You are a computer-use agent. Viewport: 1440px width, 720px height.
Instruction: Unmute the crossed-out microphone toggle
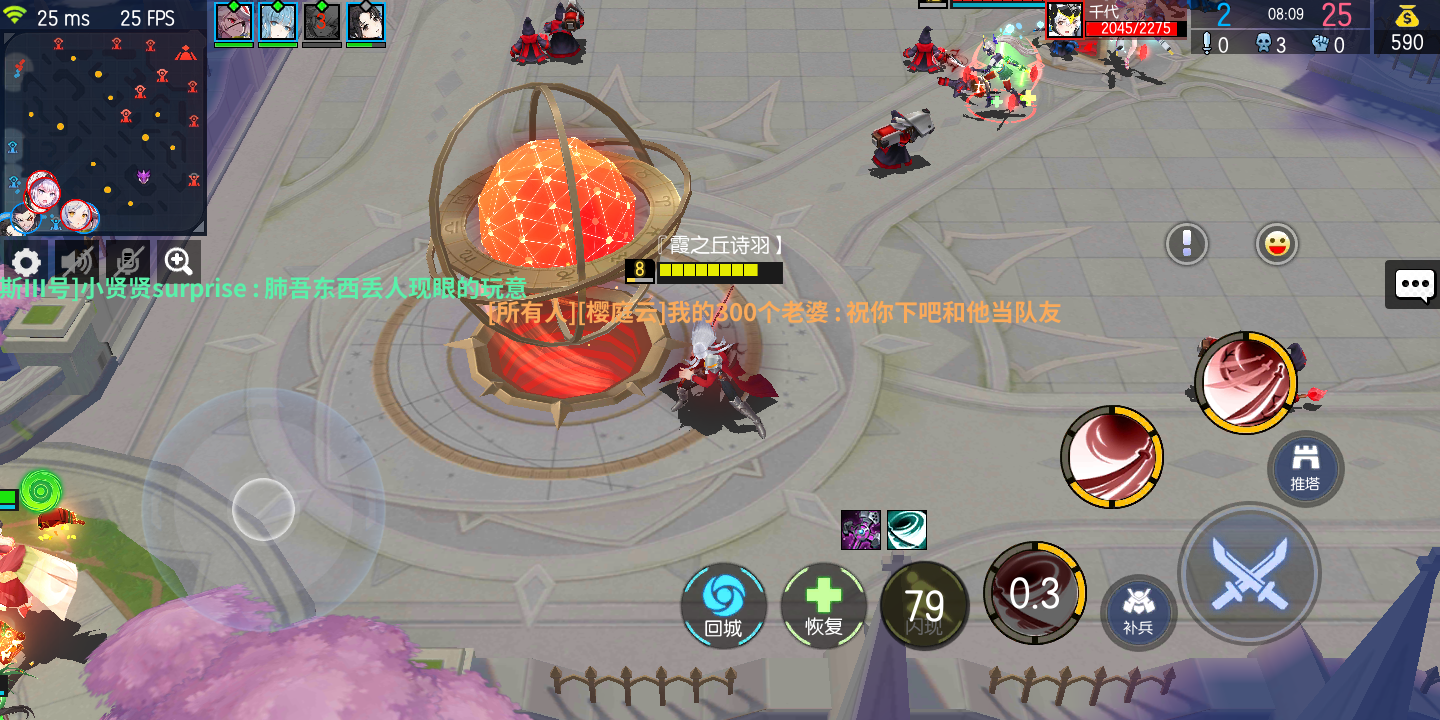pos(130,261)
